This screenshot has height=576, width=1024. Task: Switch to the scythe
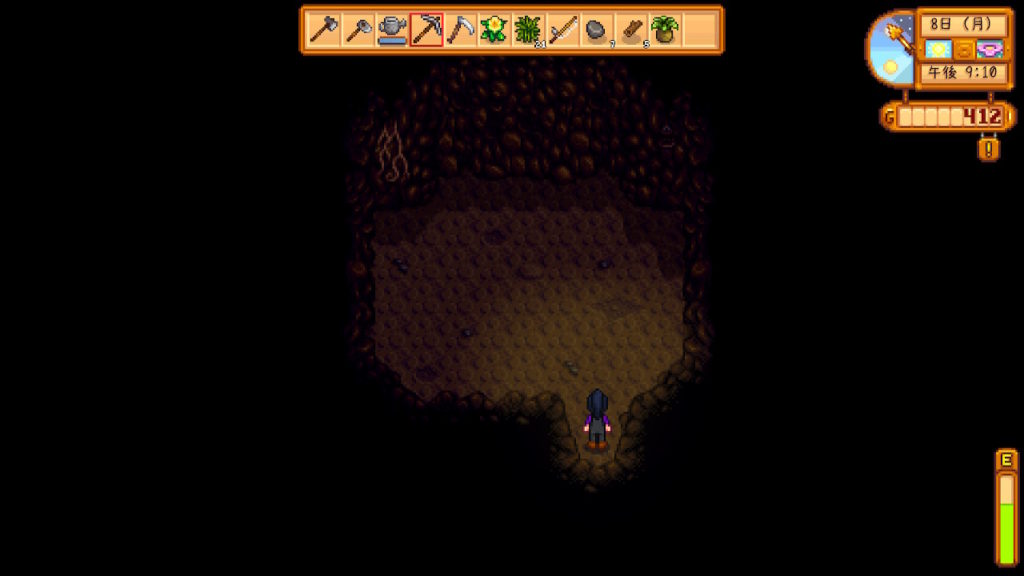point(460,30)
